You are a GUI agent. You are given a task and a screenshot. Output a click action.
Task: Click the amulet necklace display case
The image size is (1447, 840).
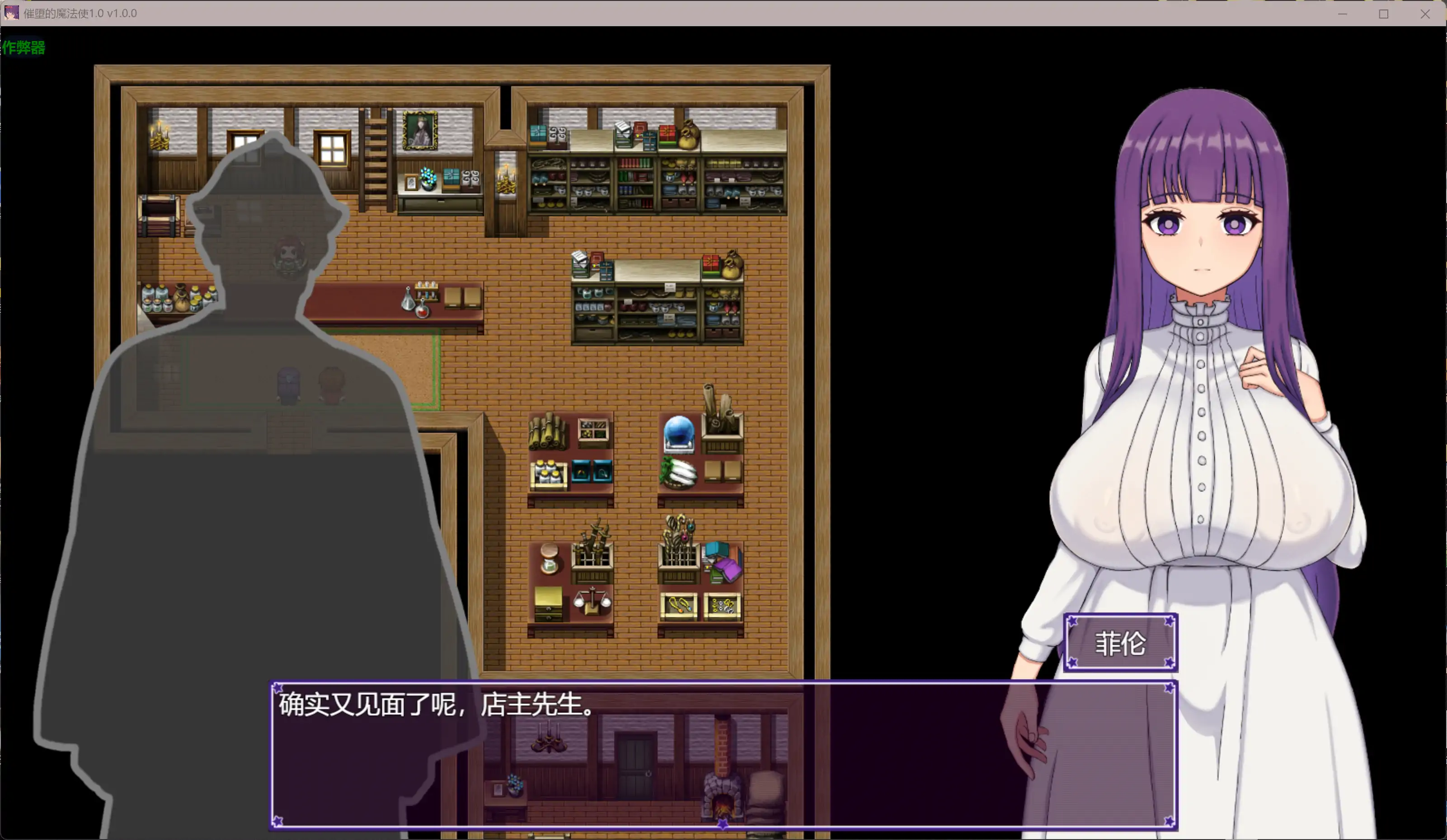(680, 606)
